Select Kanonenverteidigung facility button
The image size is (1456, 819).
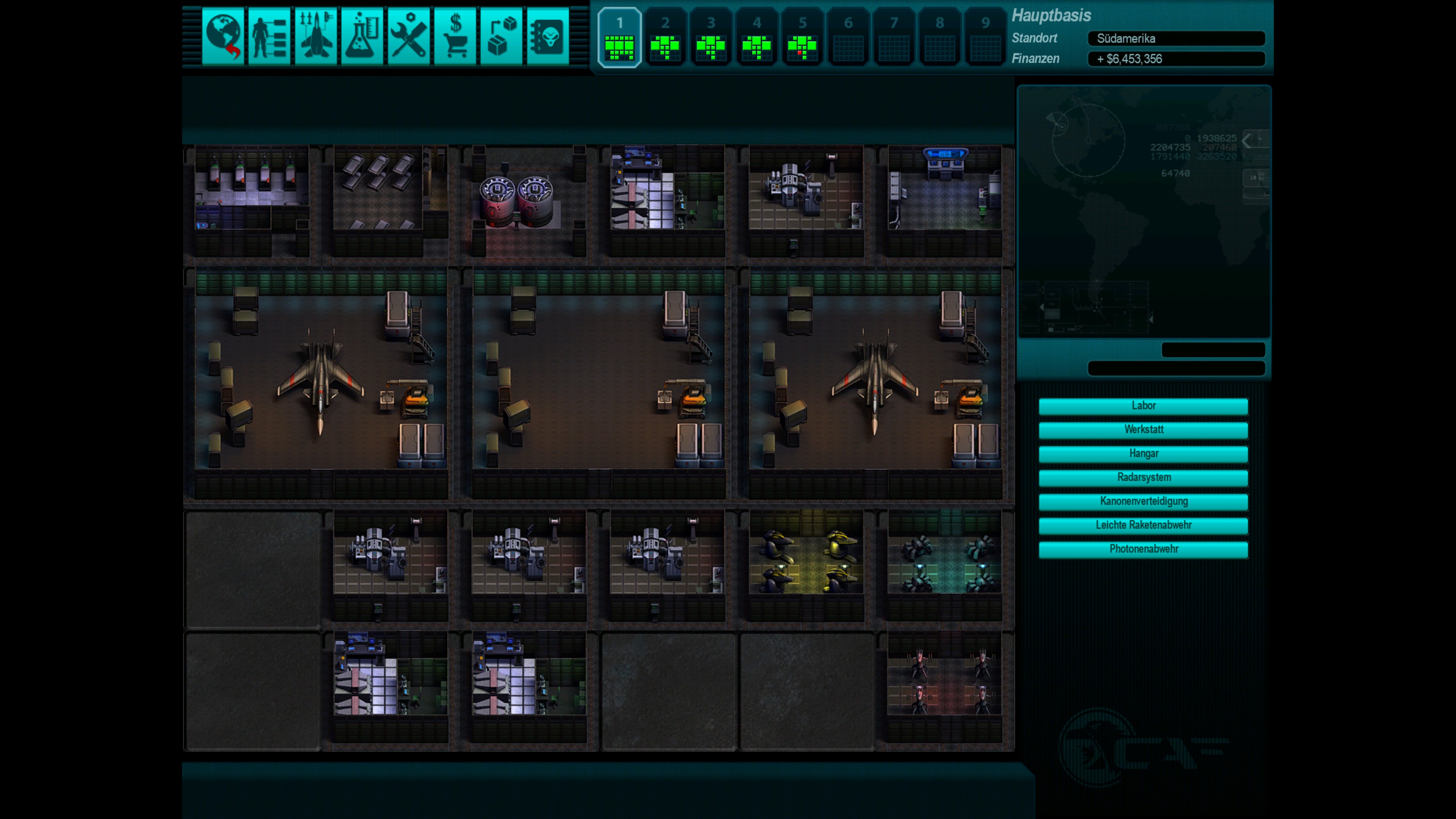point(1143,501)
